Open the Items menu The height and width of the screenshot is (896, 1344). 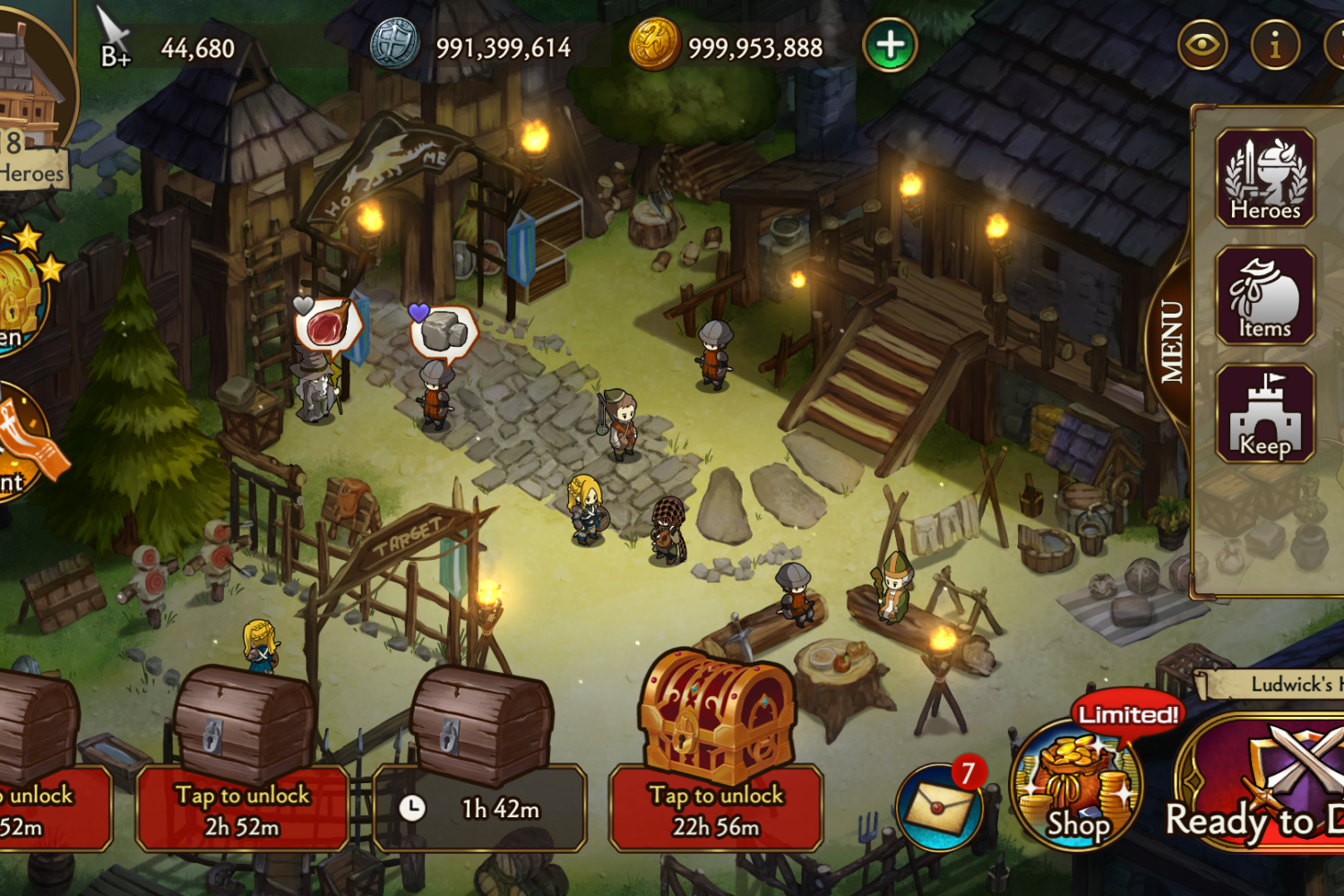1264,297
